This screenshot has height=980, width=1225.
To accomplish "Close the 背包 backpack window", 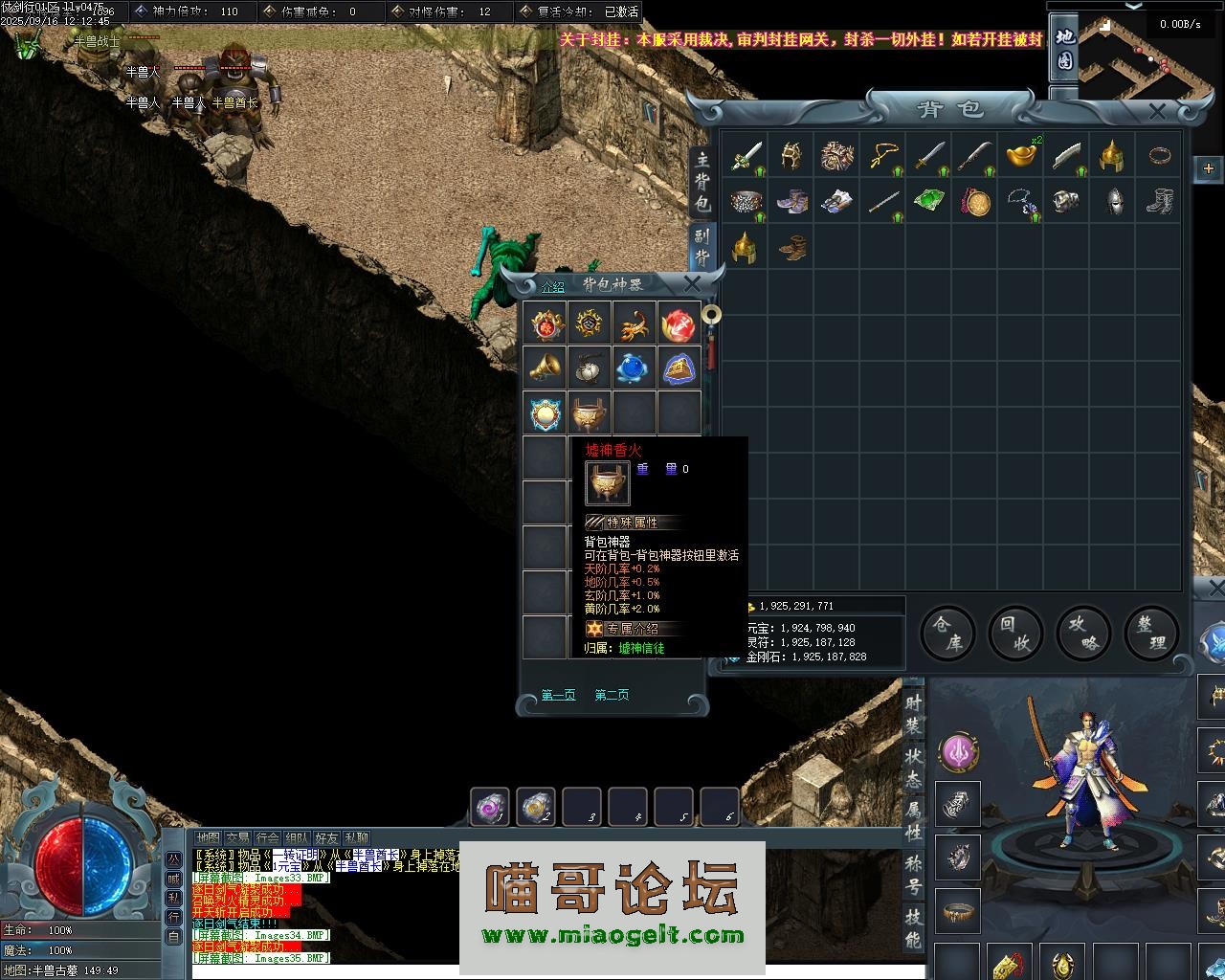I will tap(1157, 112).
